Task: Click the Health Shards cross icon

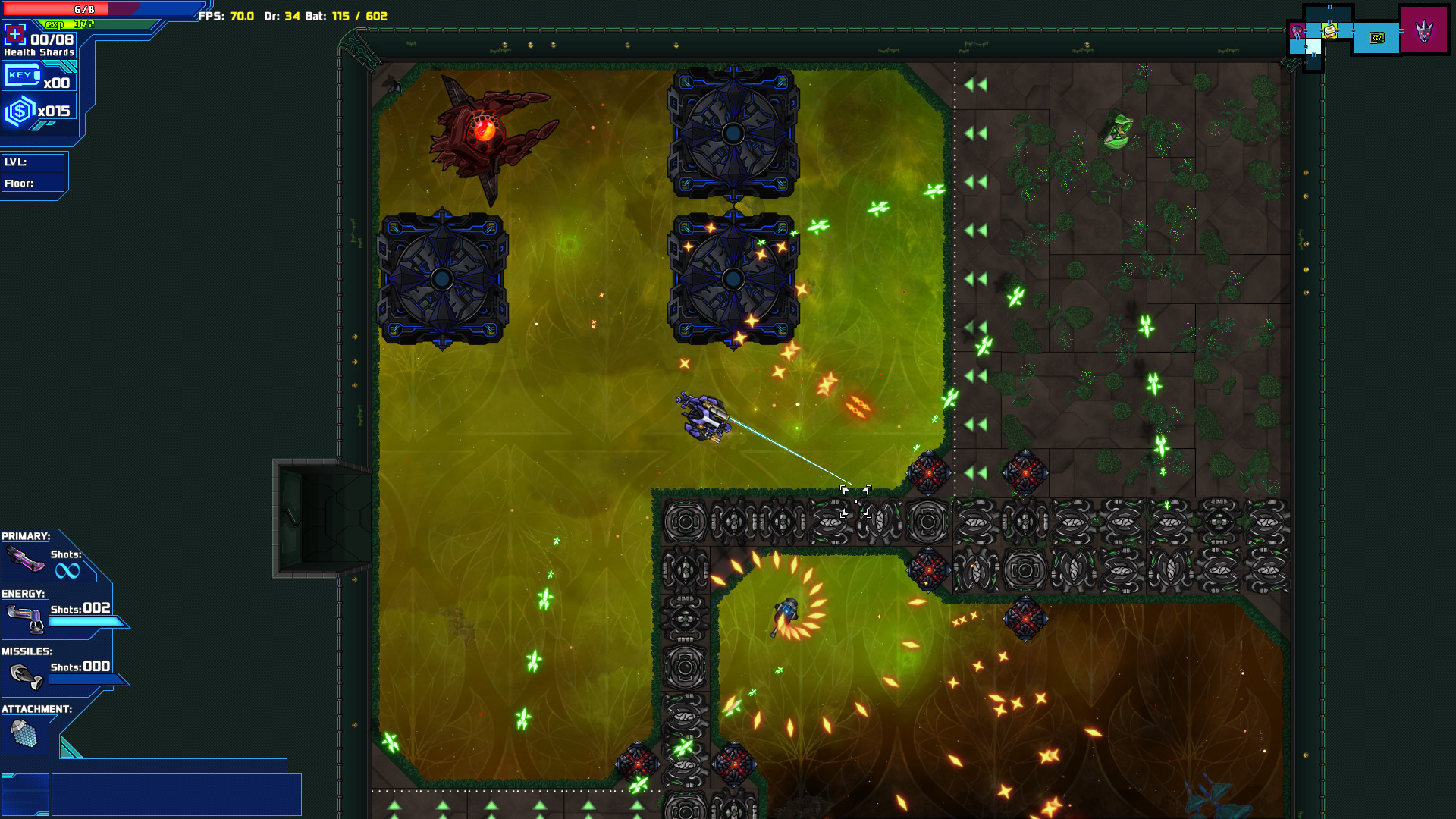Action: point(16,33)
